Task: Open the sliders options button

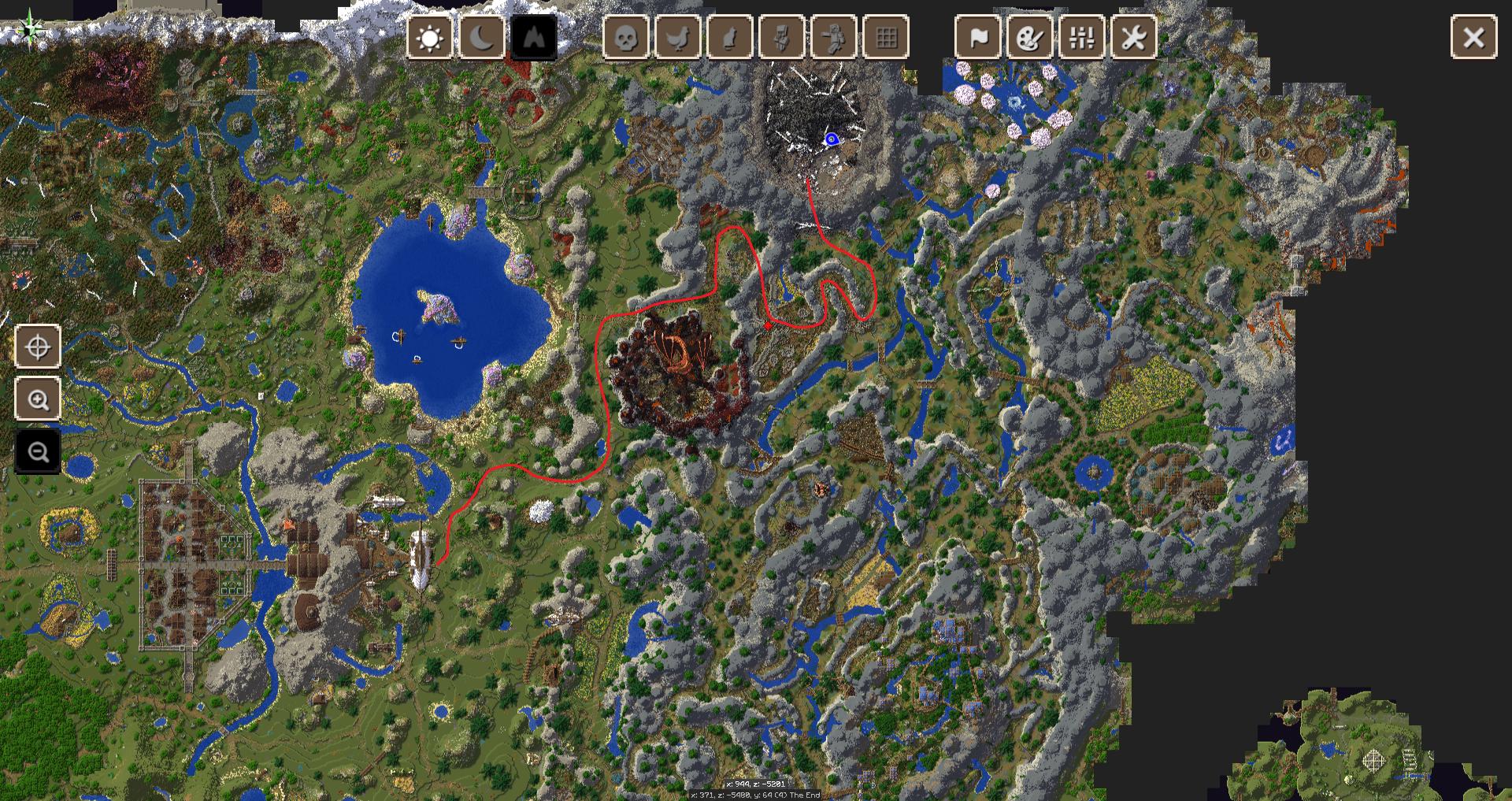Action: click(x=1081, y=37)
